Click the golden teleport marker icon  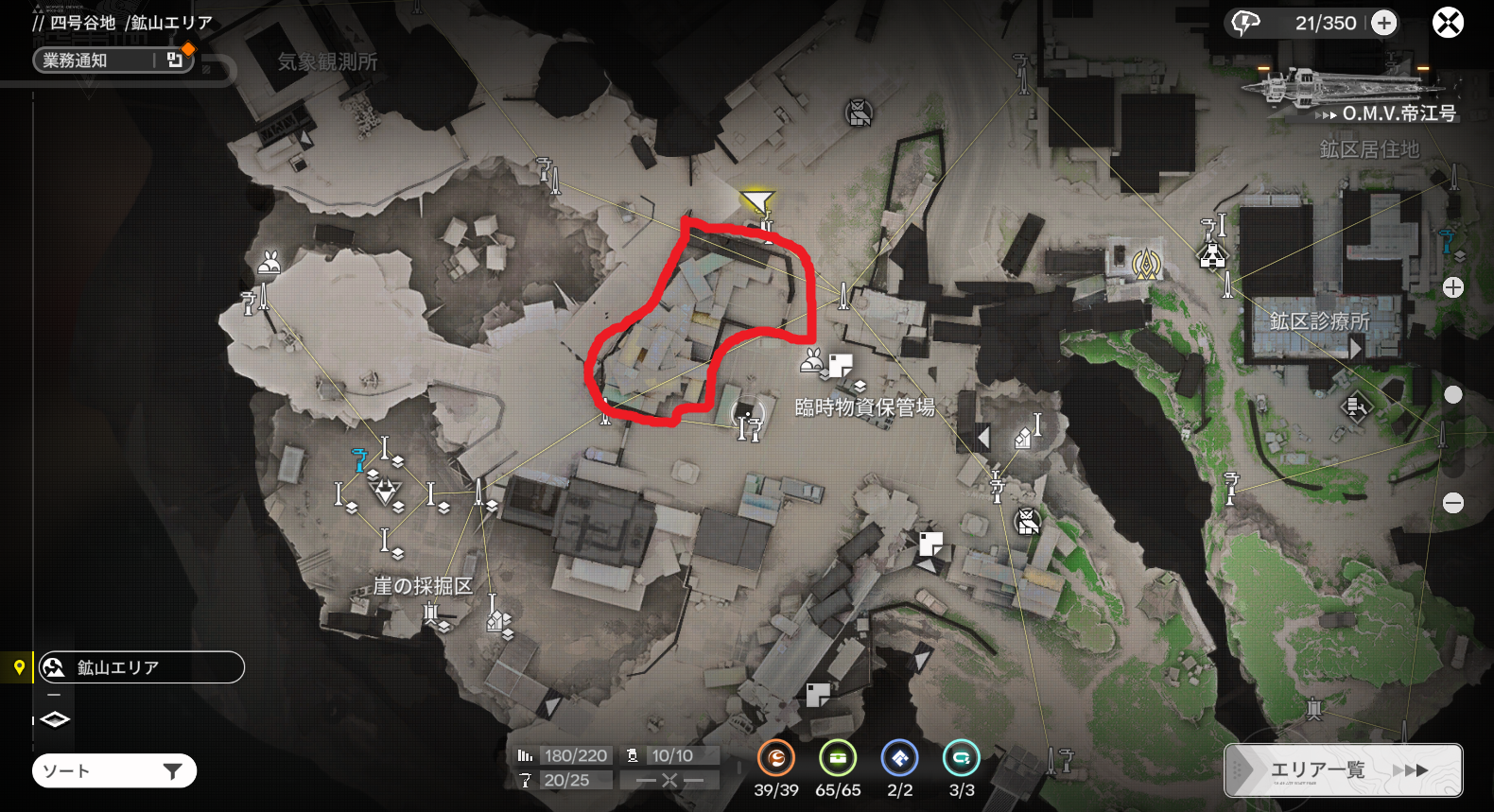pyautogui.click(x=1146, y=264)
